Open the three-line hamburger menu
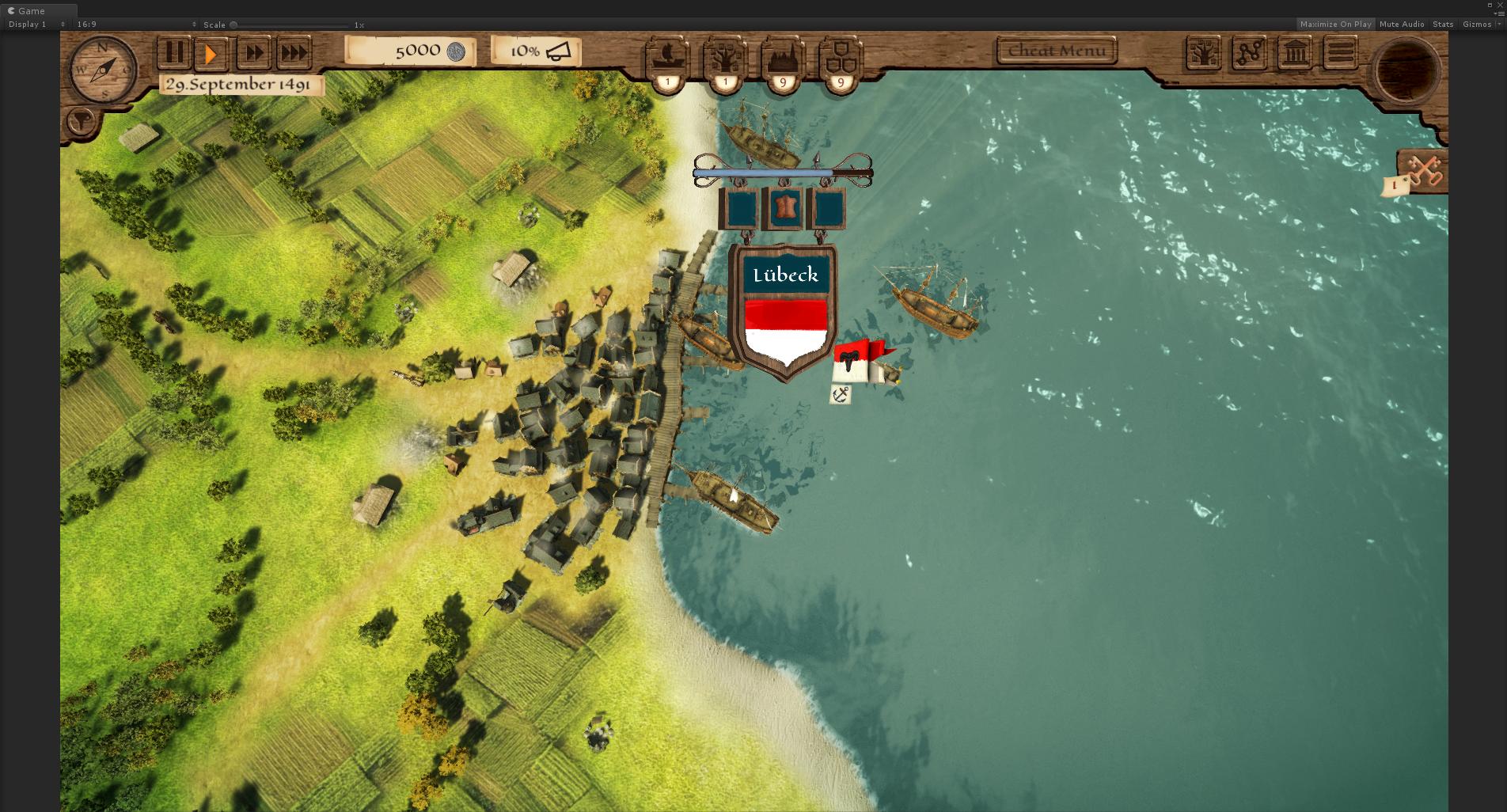The image size is (1507, 812). [x=1341, y=54]
